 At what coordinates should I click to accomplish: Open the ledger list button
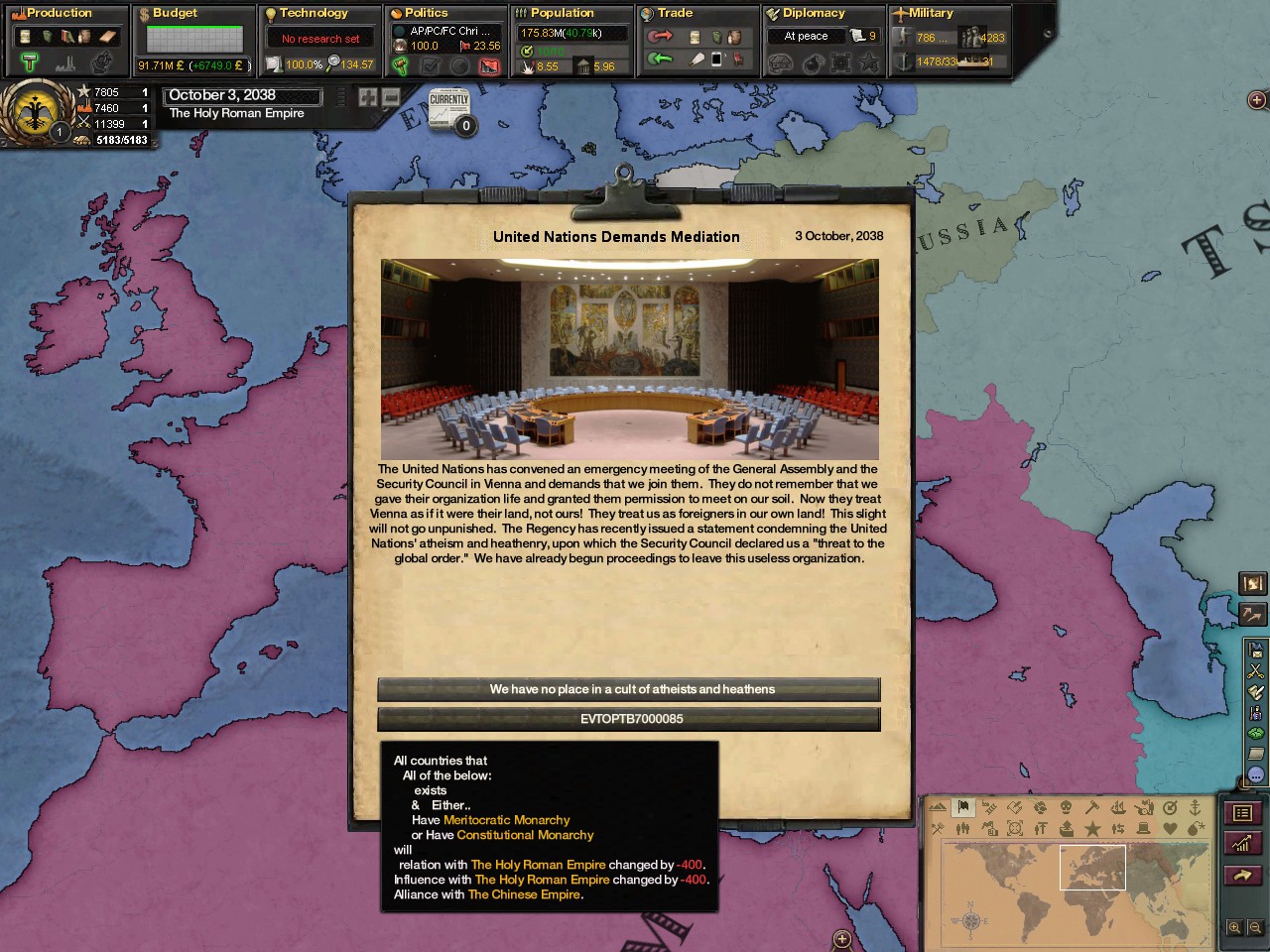(x=1242, y=813)
